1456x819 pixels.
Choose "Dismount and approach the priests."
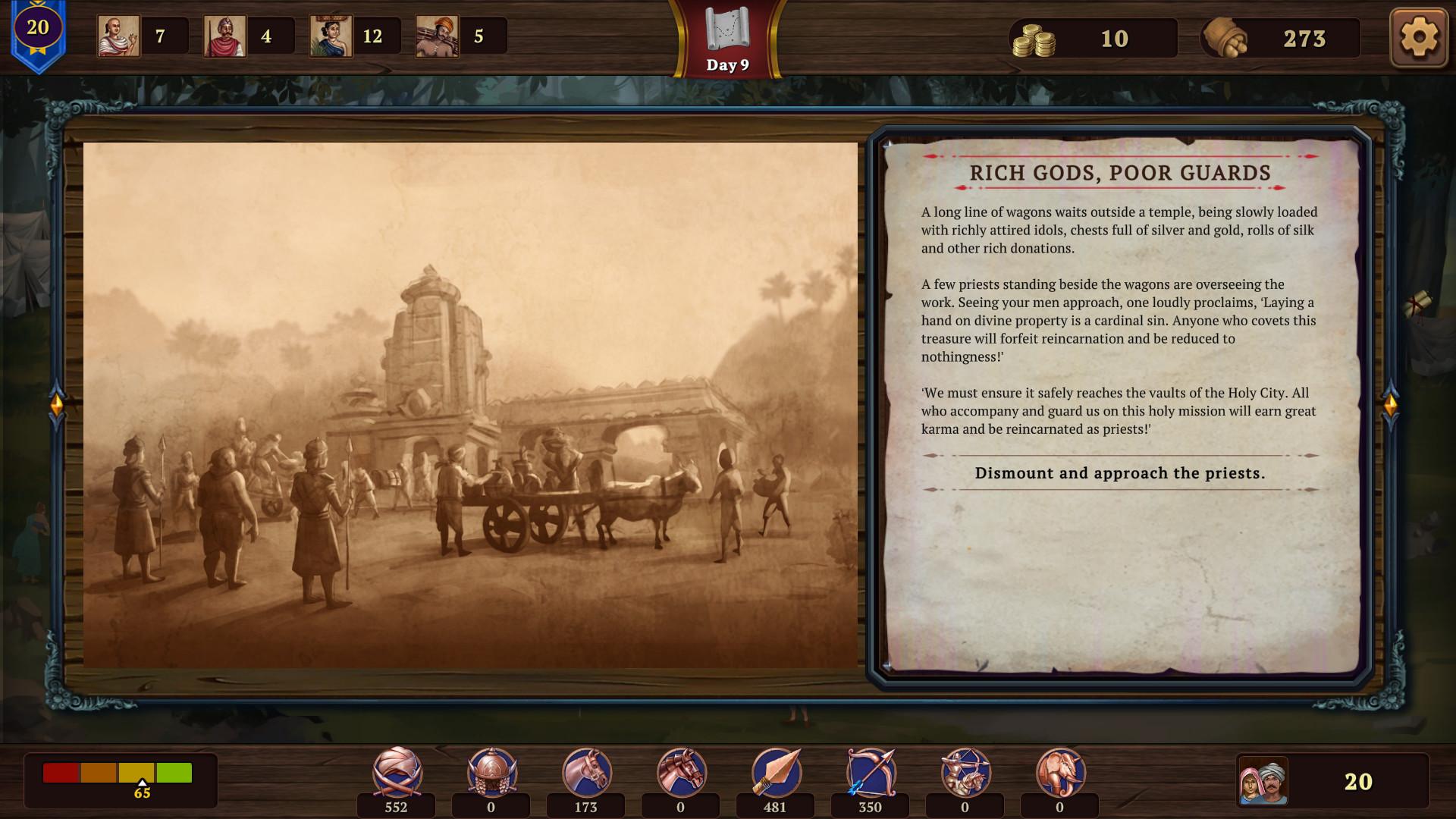[1120, 473]
